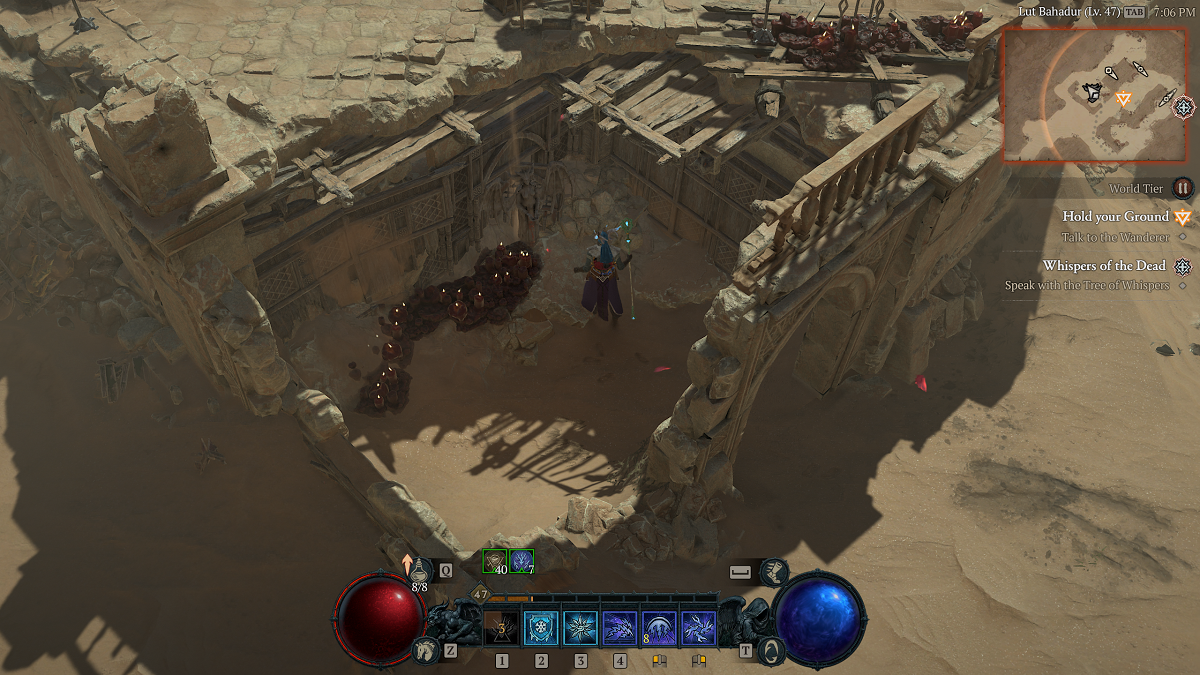The width and height of the screenshot is (1200, 675).
Task: Trigger the evade boot icon
Action: (773, 572)
